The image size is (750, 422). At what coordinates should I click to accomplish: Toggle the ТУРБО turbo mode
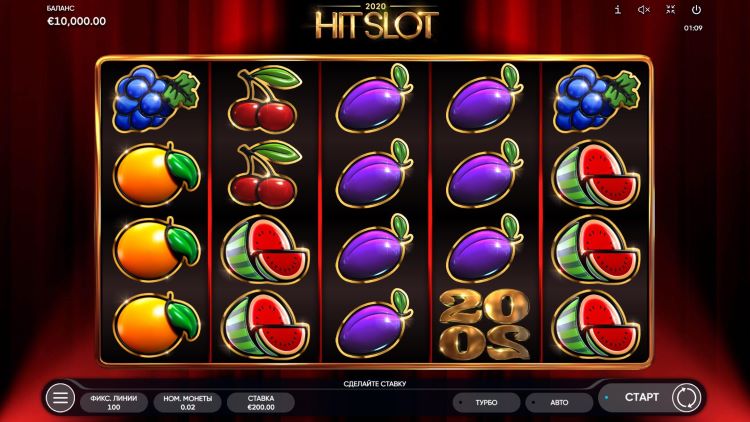[x=486, y=402]
